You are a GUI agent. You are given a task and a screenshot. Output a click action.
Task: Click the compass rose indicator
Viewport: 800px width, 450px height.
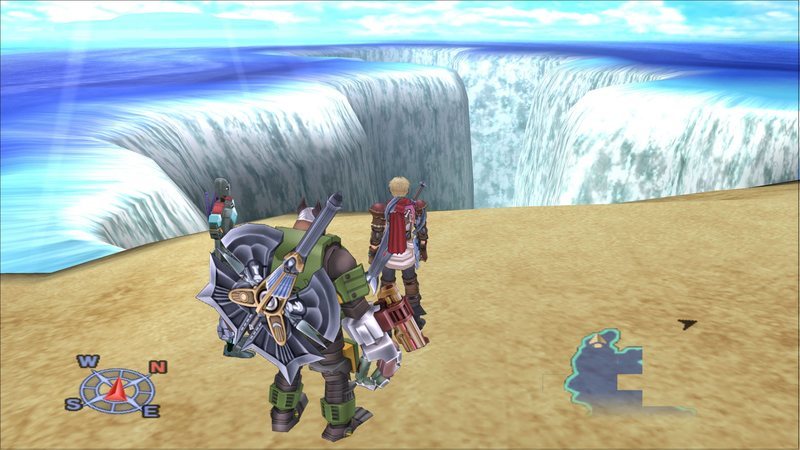coord(115,386)
